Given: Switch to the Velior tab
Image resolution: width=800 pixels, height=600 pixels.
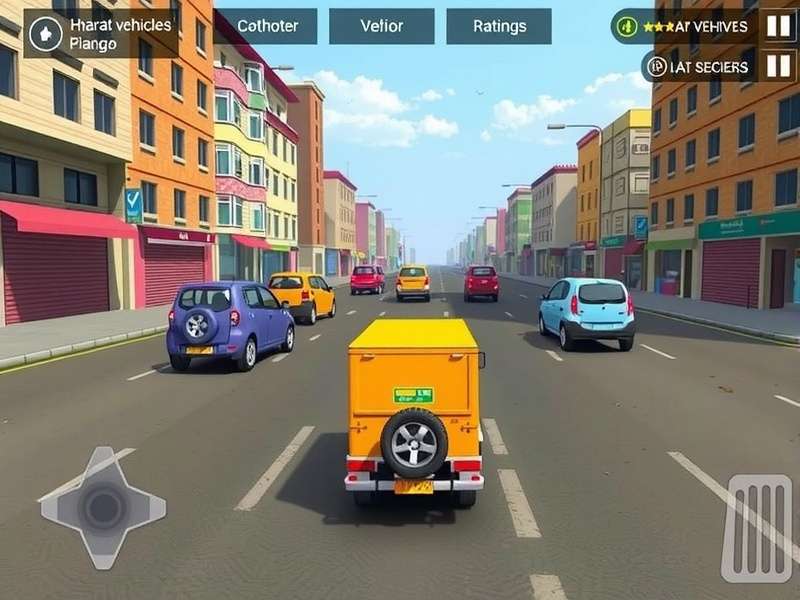Looking at the screenshot, I should tap(381, 26).
